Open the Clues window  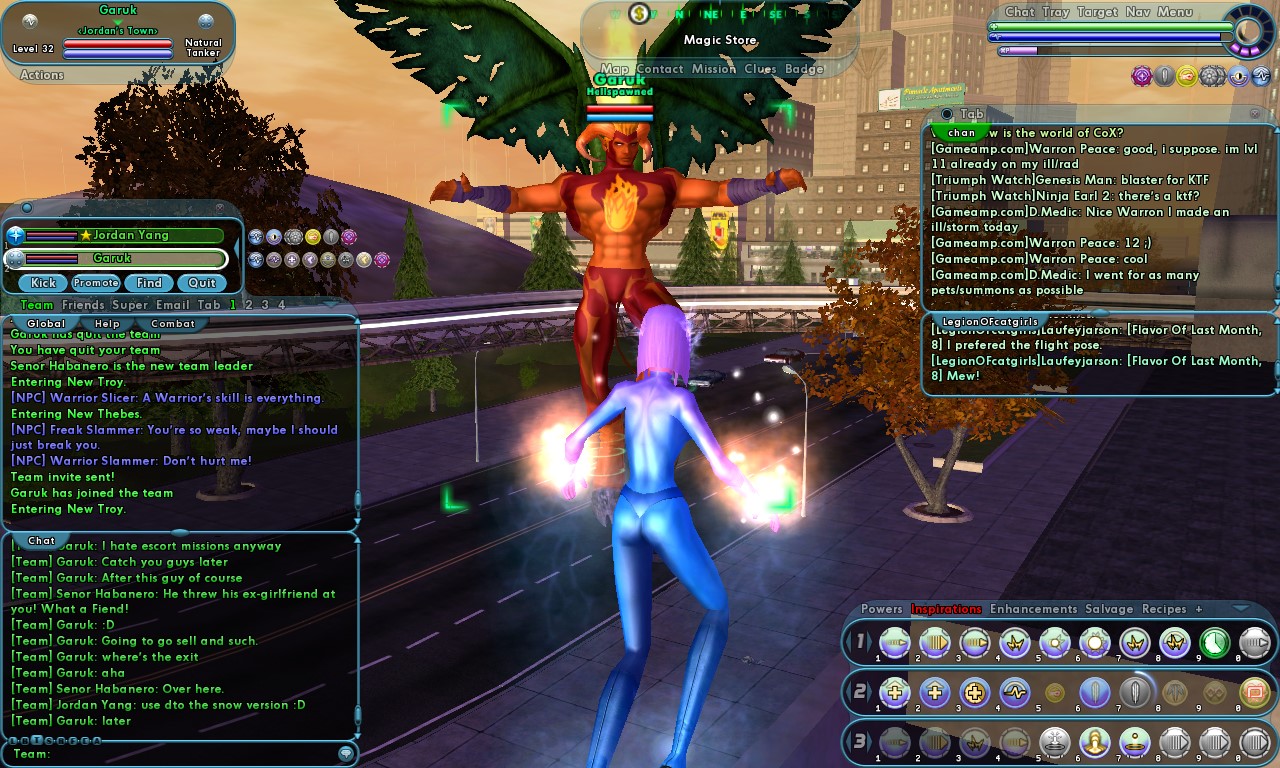(x=760, y=69)
